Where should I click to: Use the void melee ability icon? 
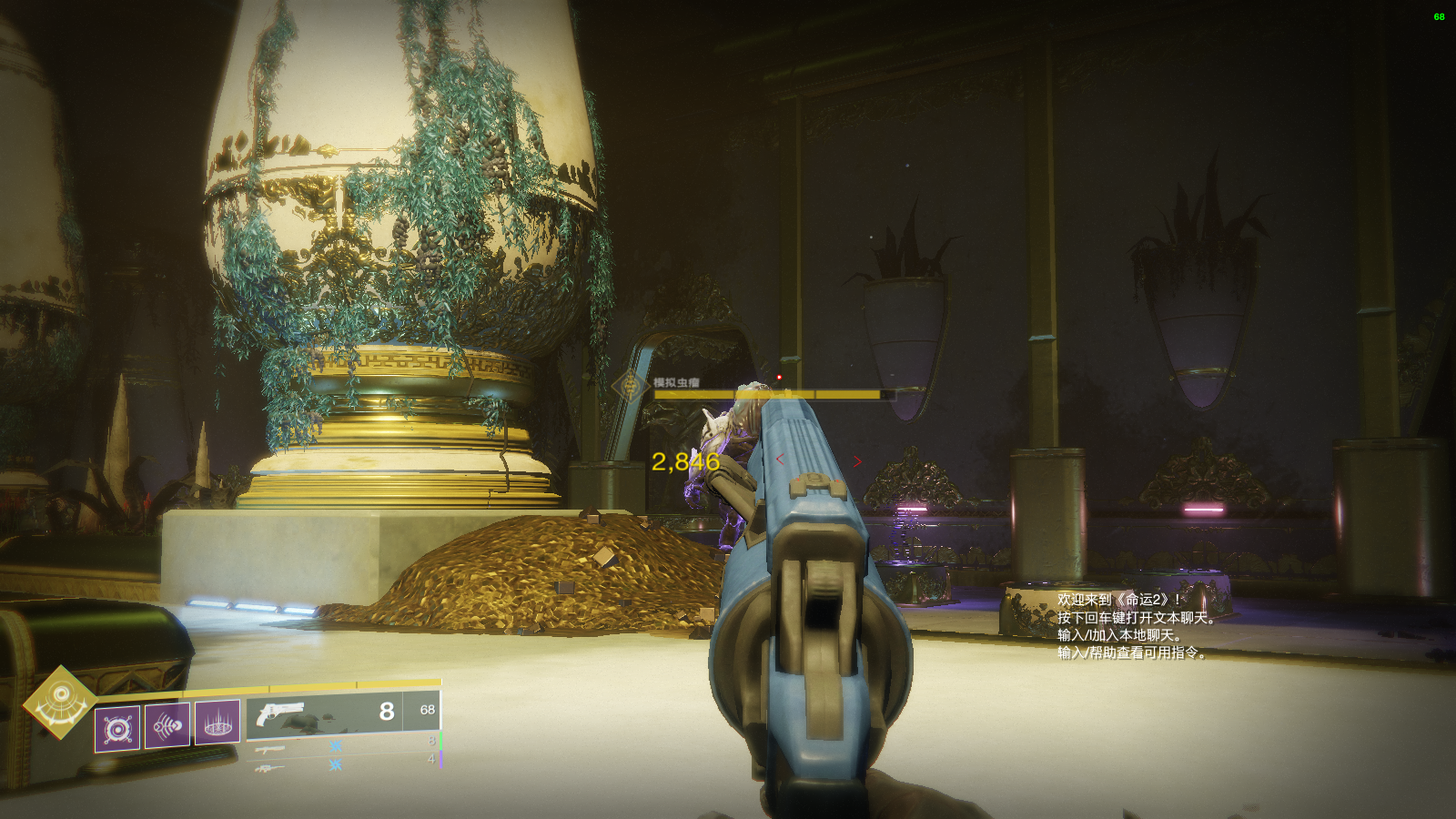pyautogui.click(x=167, y=725)
